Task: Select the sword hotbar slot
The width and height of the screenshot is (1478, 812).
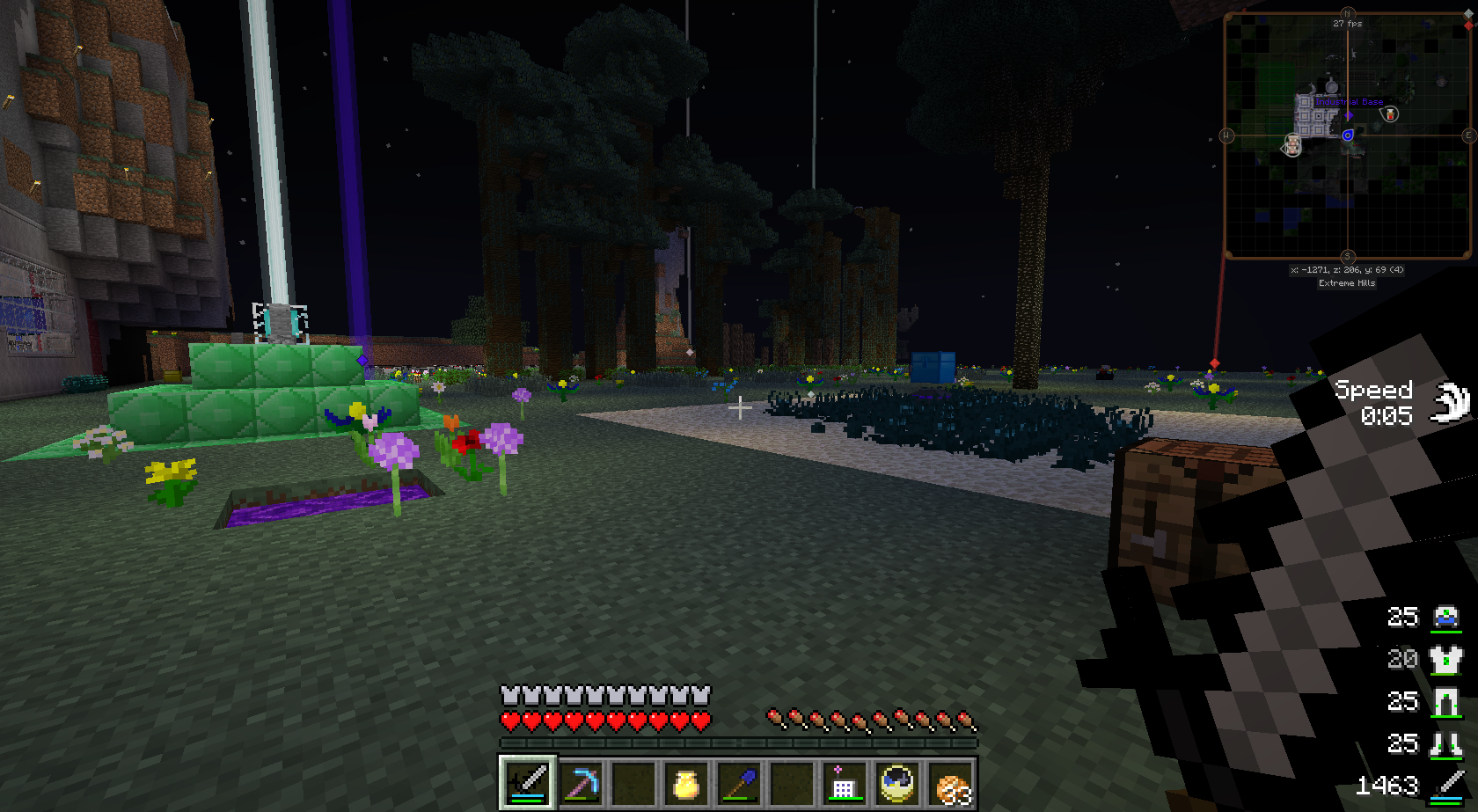Action: [528, 781]
